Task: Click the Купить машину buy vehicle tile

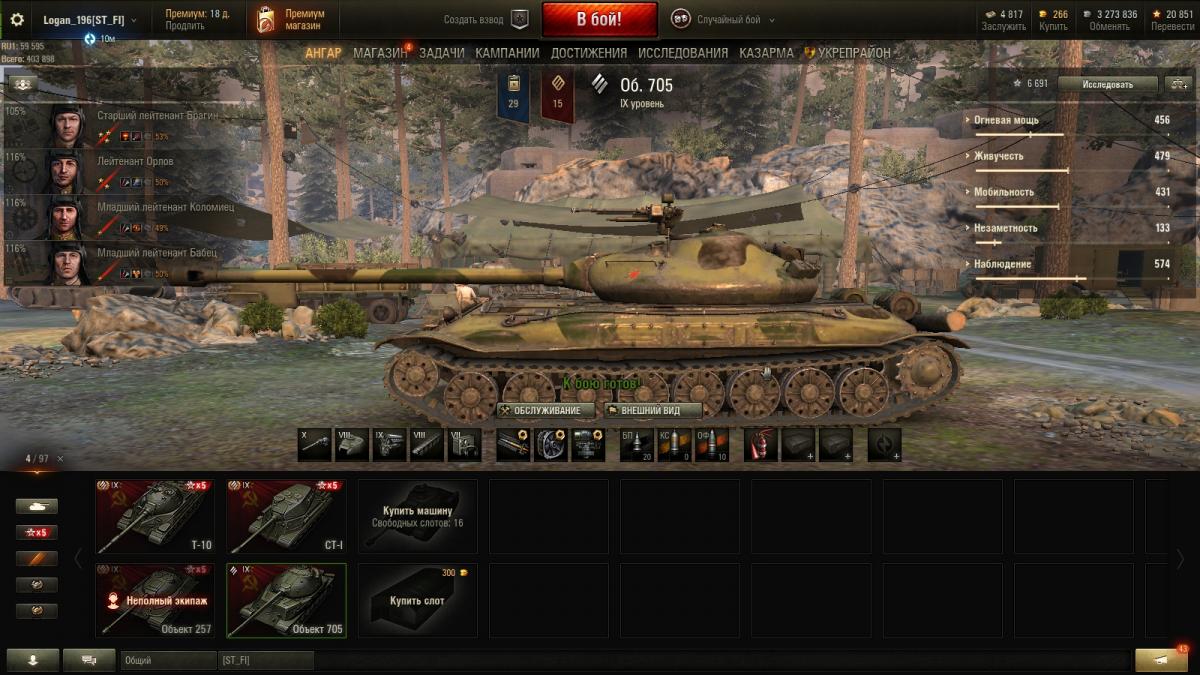Action: [x=417, y=516]
